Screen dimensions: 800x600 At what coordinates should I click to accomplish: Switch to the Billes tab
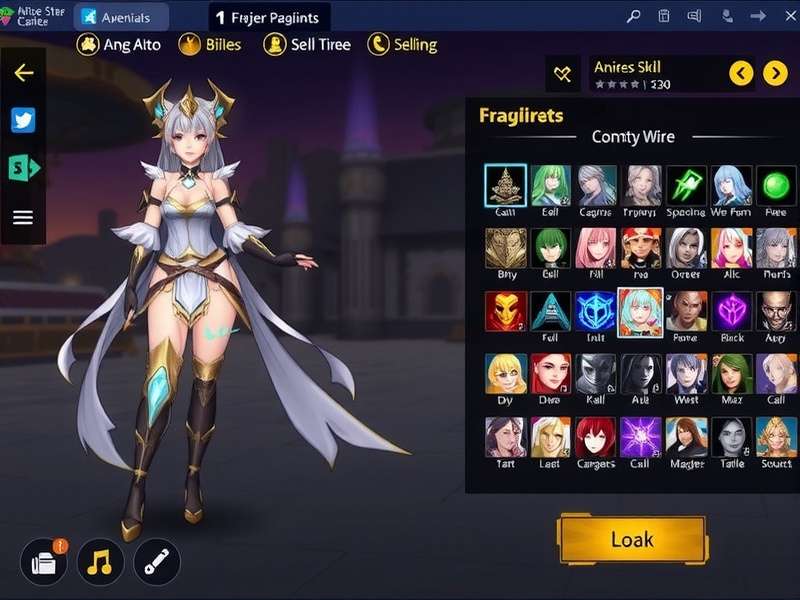click(209, 44)
